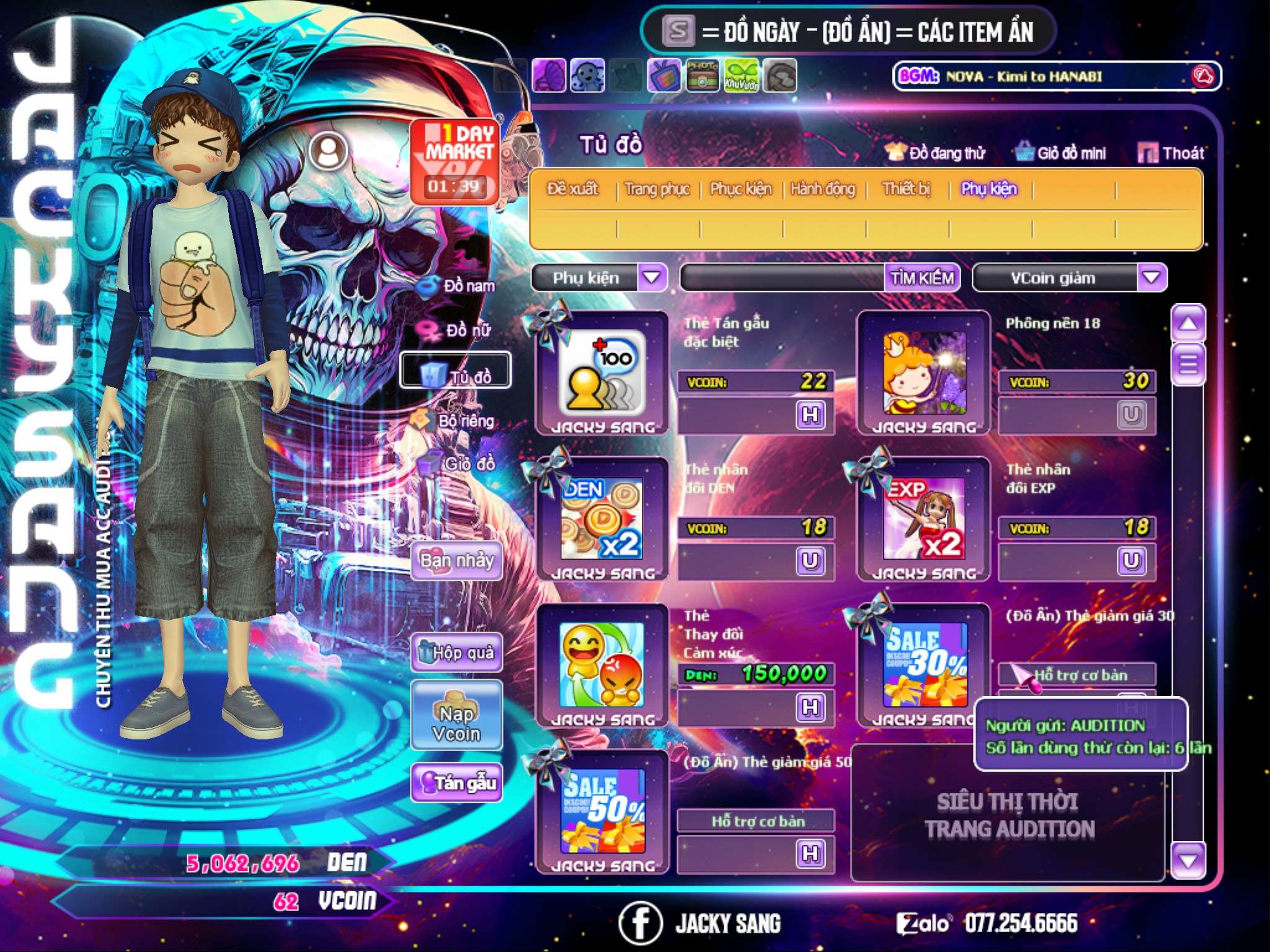Switch to the Hành động tab
The width and height of the screenshot is (1270, 952).
pos(823,188)
